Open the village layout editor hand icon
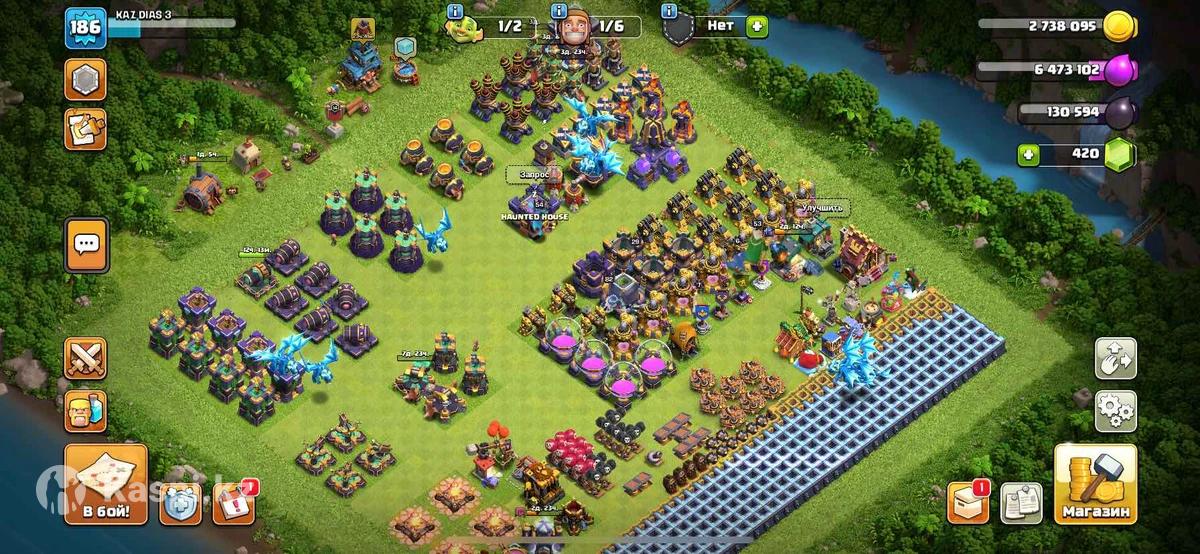 click(1115, 358)
